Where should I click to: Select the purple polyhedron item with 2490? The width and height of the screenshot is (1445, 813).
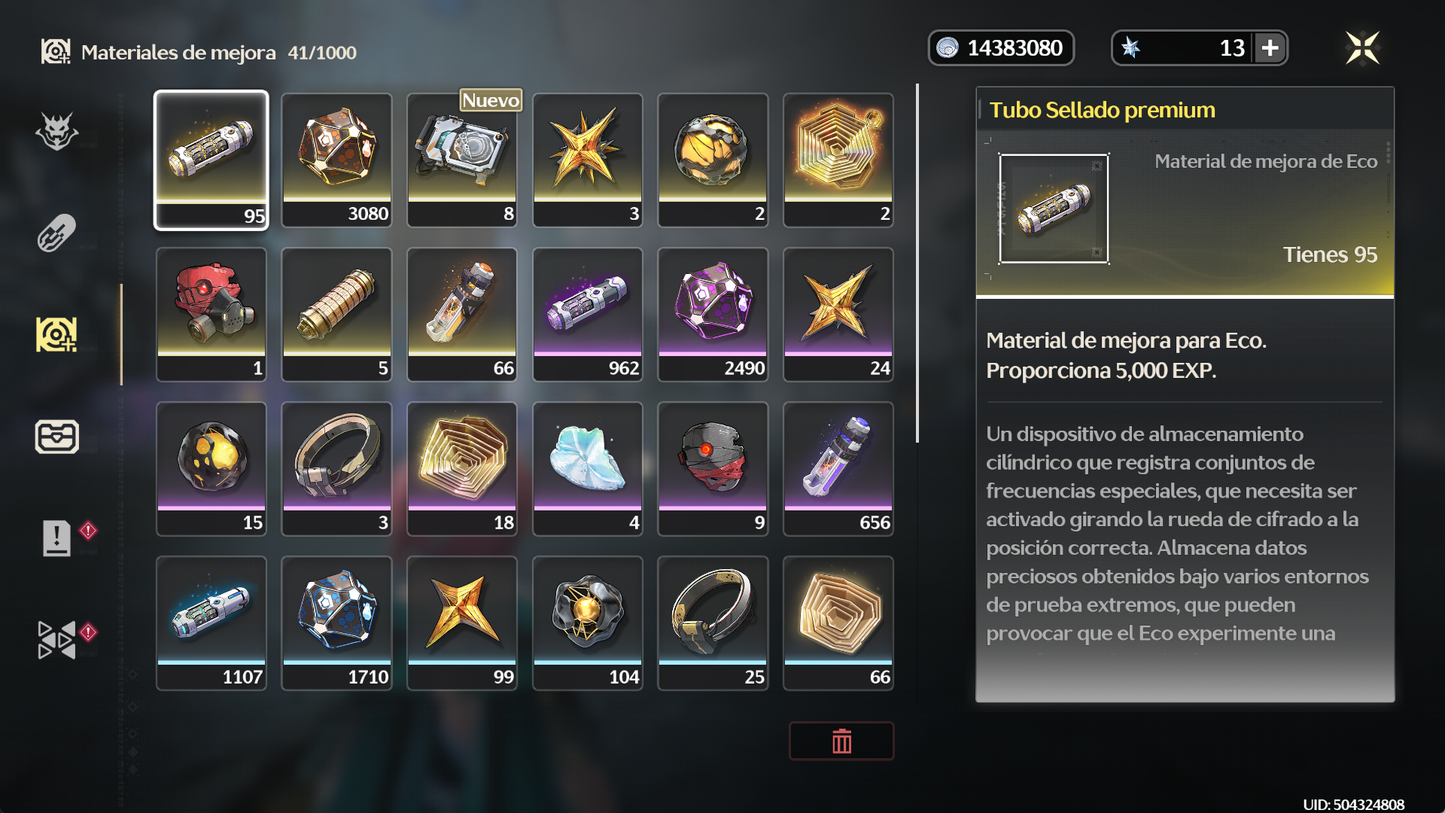tap(713, 314)
